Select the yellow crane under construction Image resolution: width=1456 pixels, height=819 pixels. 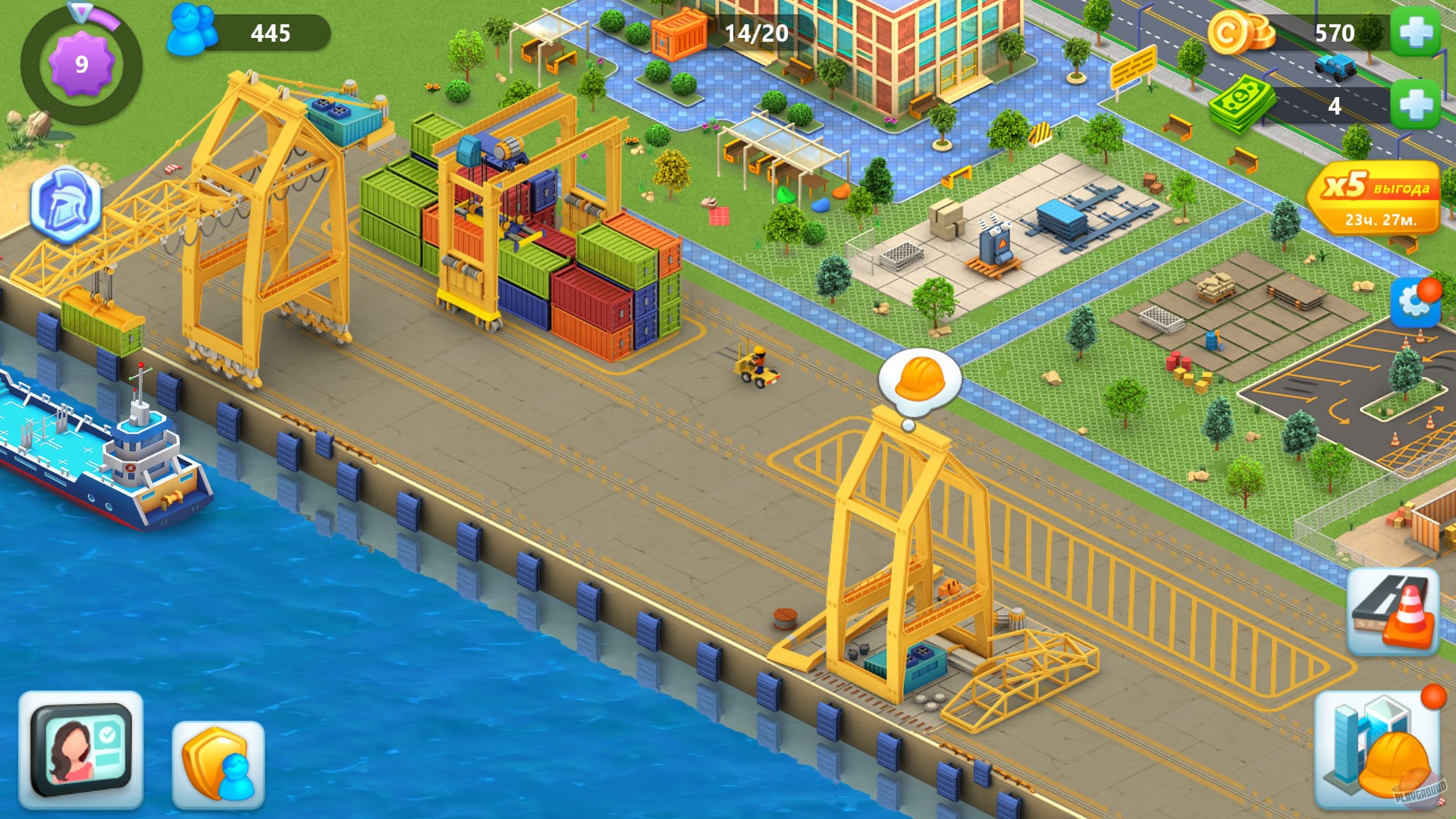click(902, 554)
